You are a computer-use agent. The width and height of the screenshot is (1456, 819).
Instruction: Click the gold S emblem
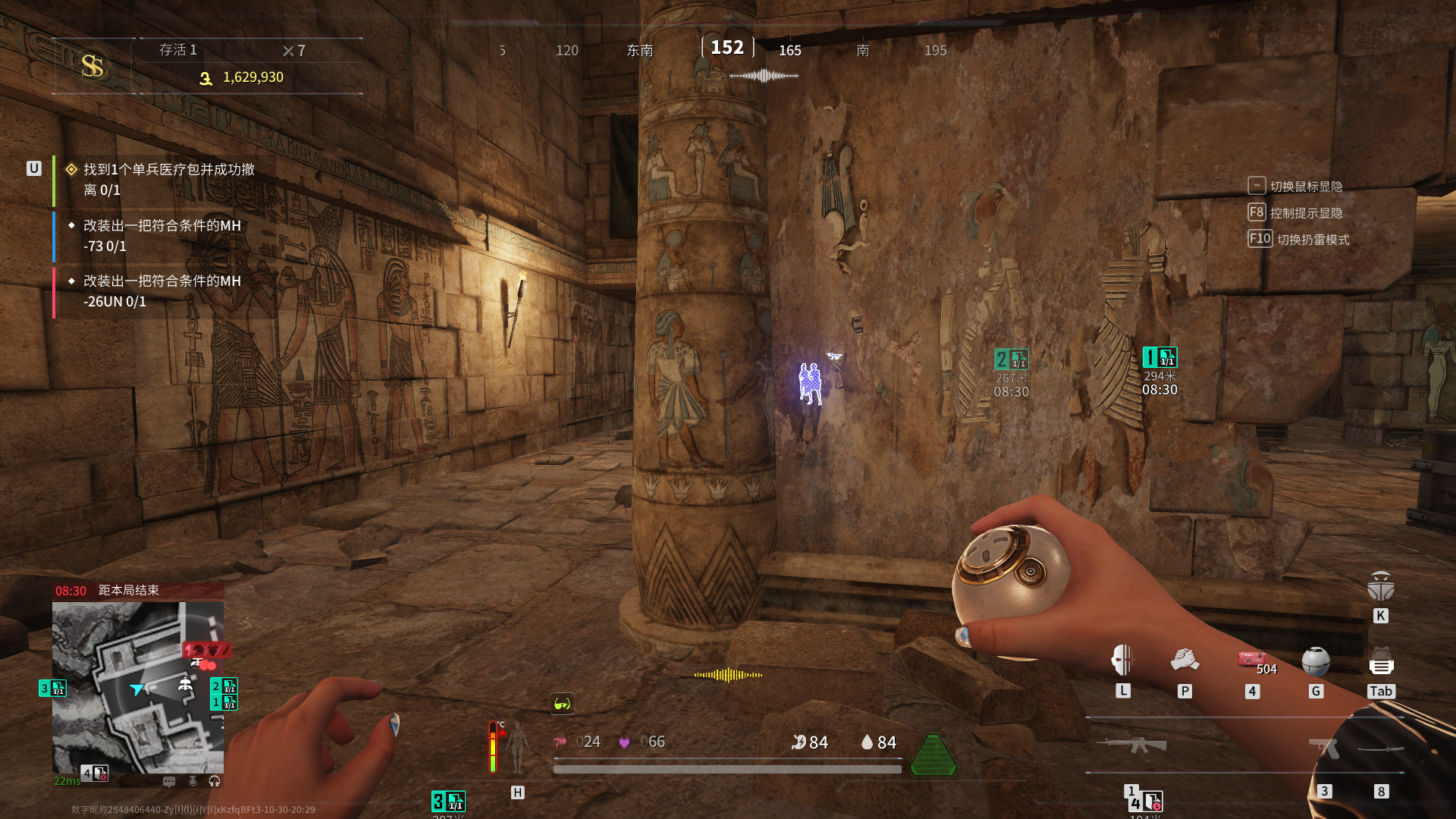[x=93, y=66]
